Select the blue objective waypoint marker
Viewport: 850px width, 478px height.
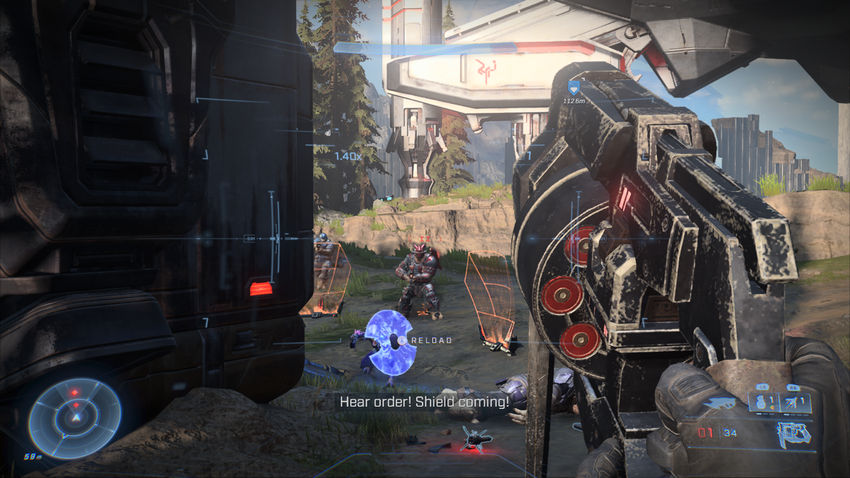point(574,88)
